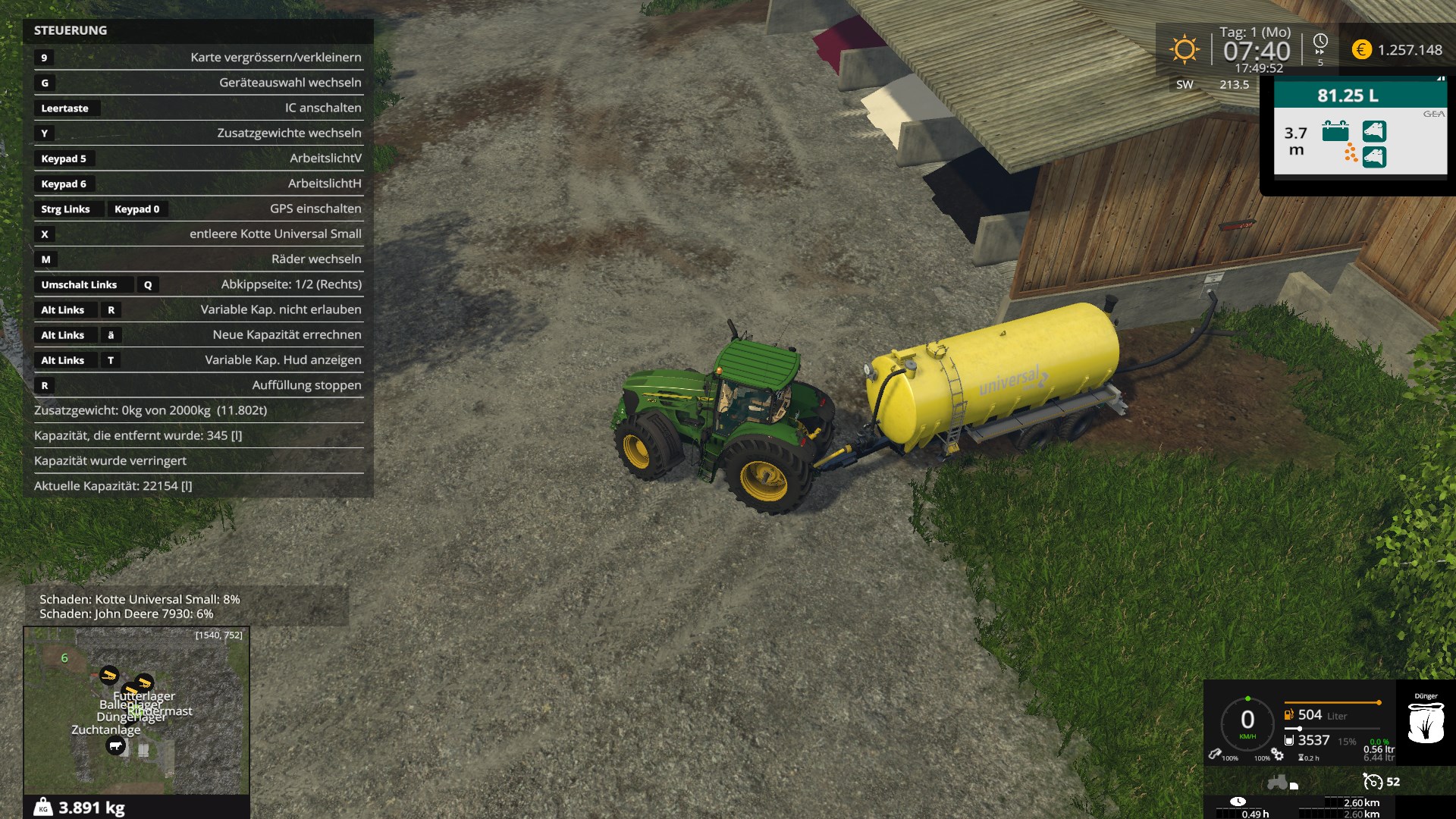Open the minimap in the corner
Image resolution: width=1456 pixels, height=819 pixels.
(136, 711)
